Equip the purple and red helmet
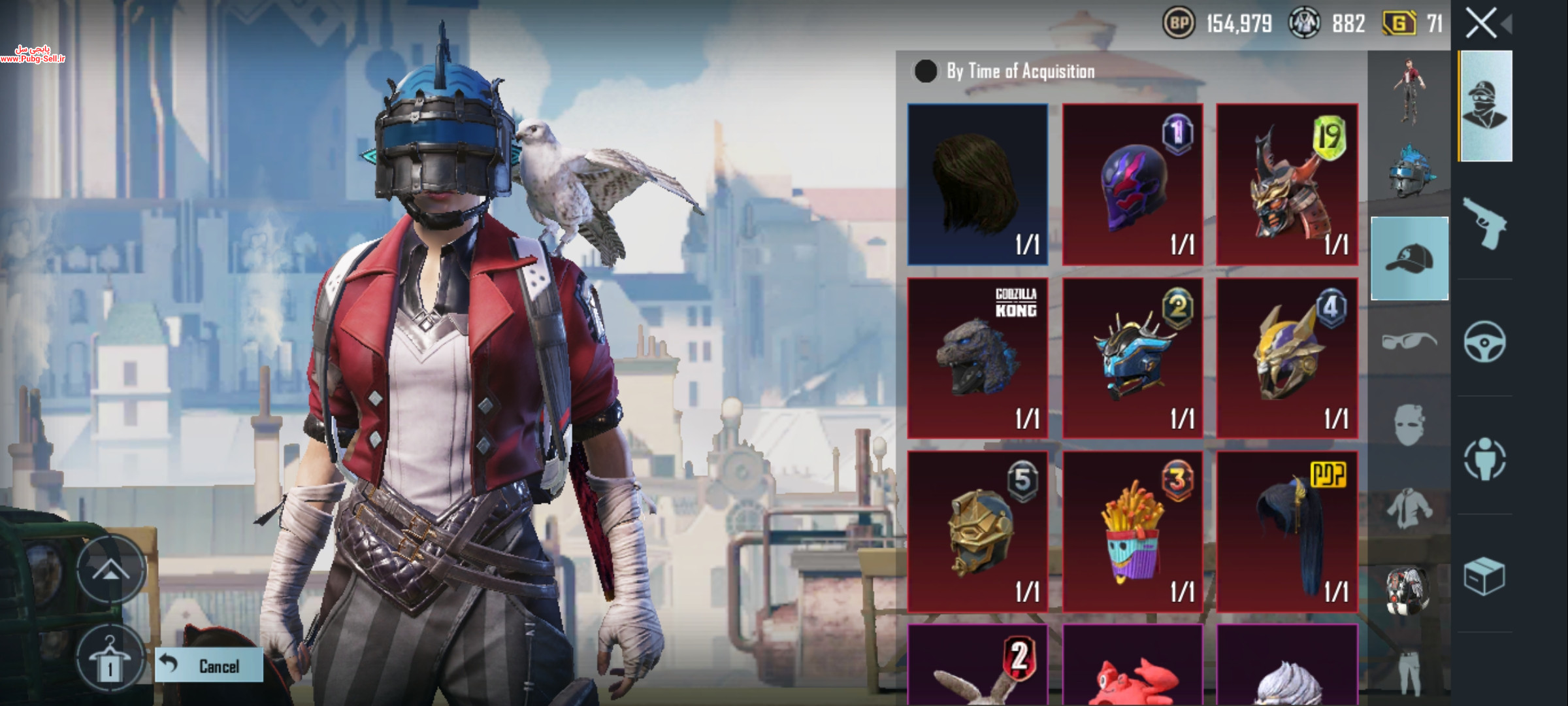This screenshot has width=1568, height=706. pyautogui.click(x=1132, y=184)
